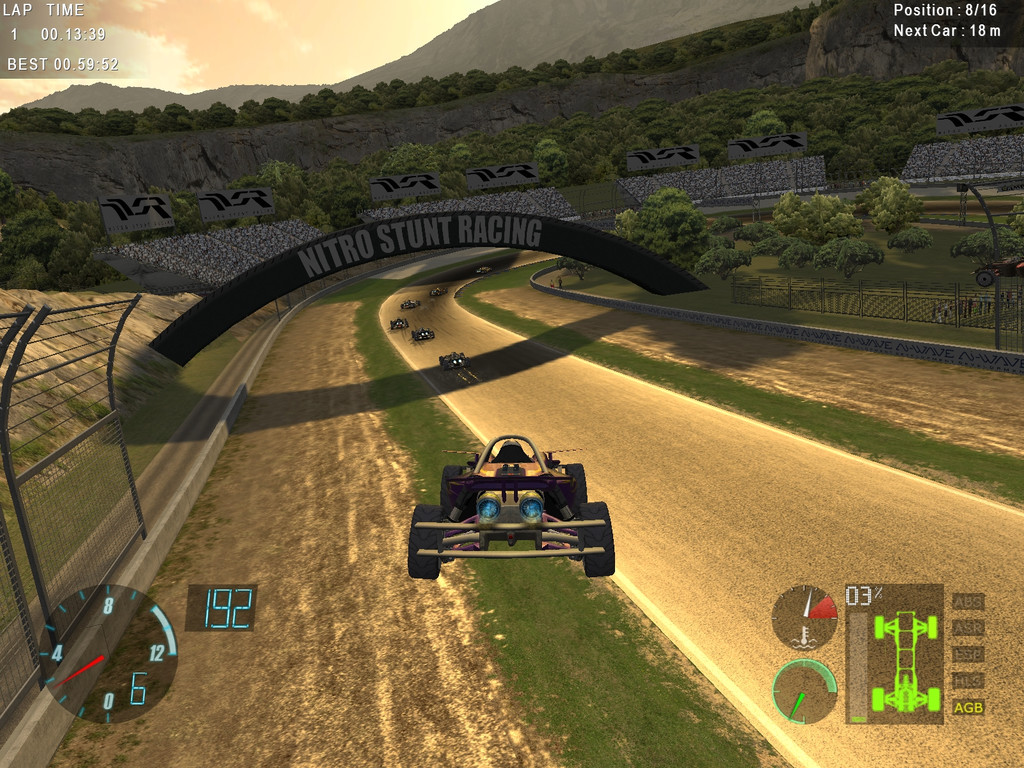1024x768 pixels.
Task: Toggle the ESP stability indicator
Action: click(967, 654)
